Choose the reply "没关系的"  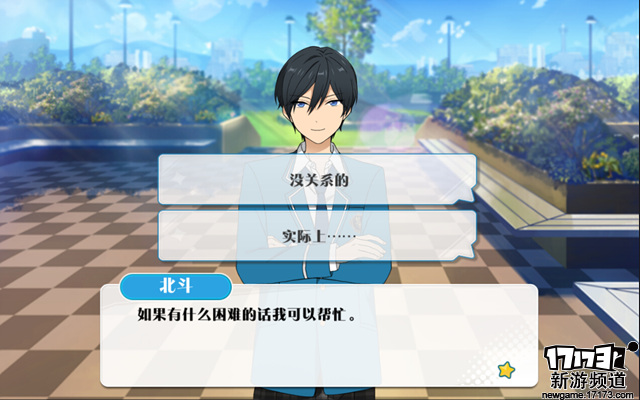tap(316, 181)
